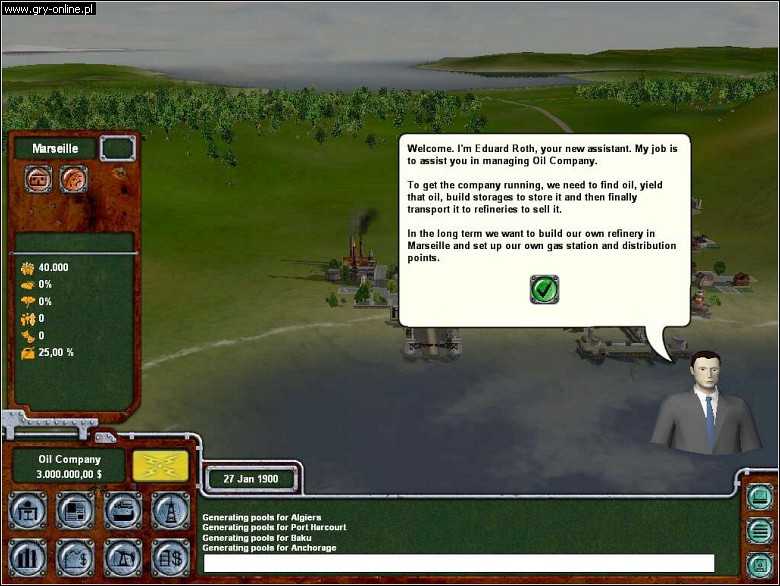Select the oil pumpjack button
Screen dimensions: 780x586
click(x=123, y=558)
